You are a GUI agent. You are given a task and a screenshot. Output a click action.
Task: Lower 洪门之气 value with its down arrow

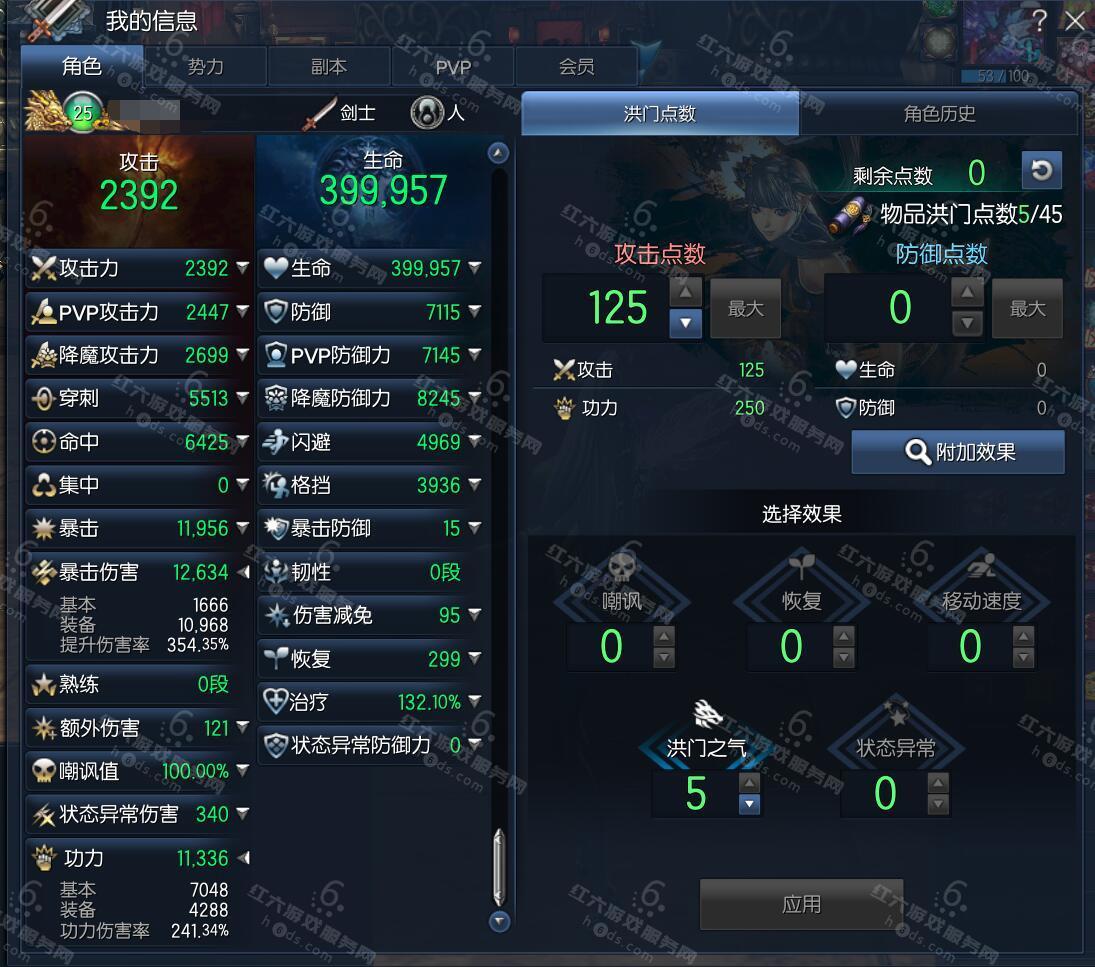point(749,804)
